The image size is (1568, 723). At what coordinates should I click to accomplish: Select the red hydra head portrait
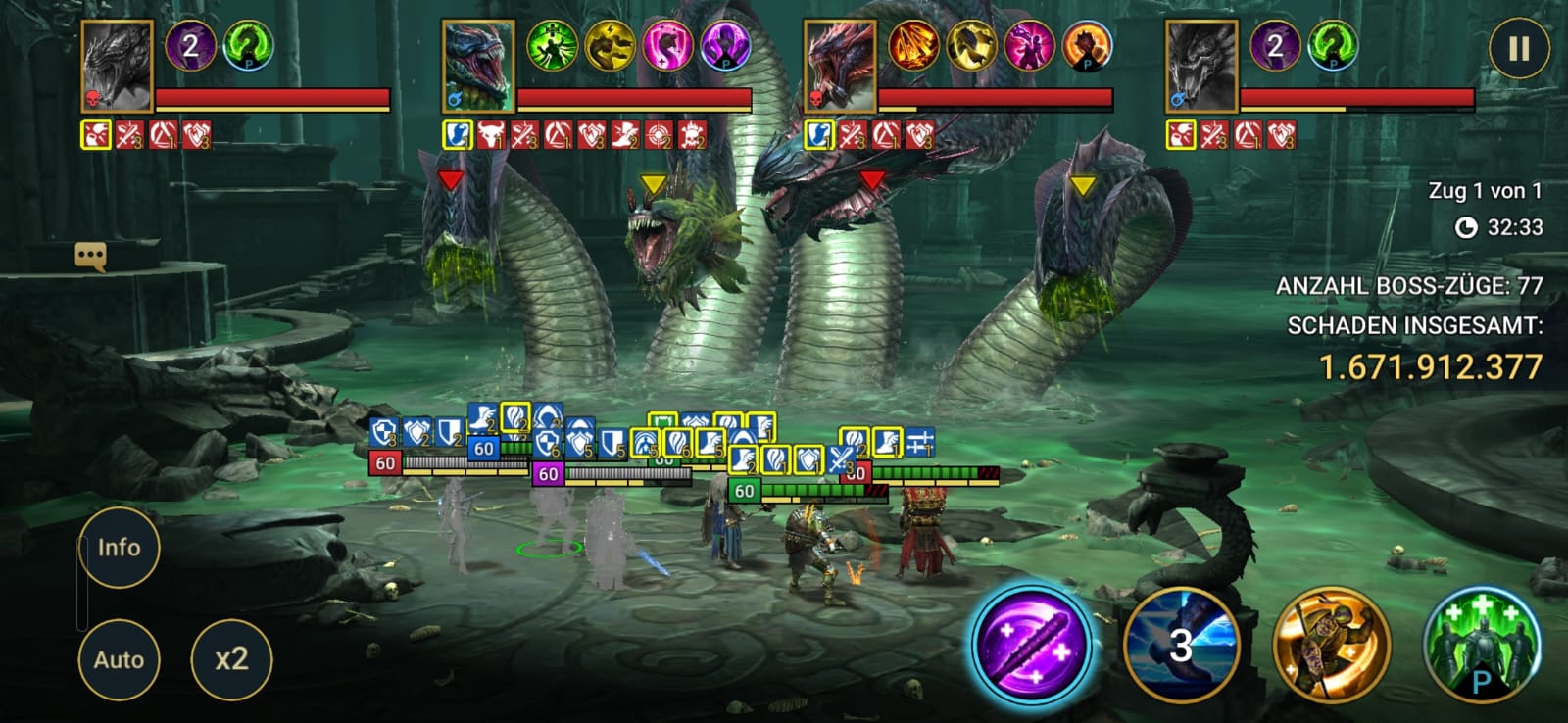coord(840,67)
